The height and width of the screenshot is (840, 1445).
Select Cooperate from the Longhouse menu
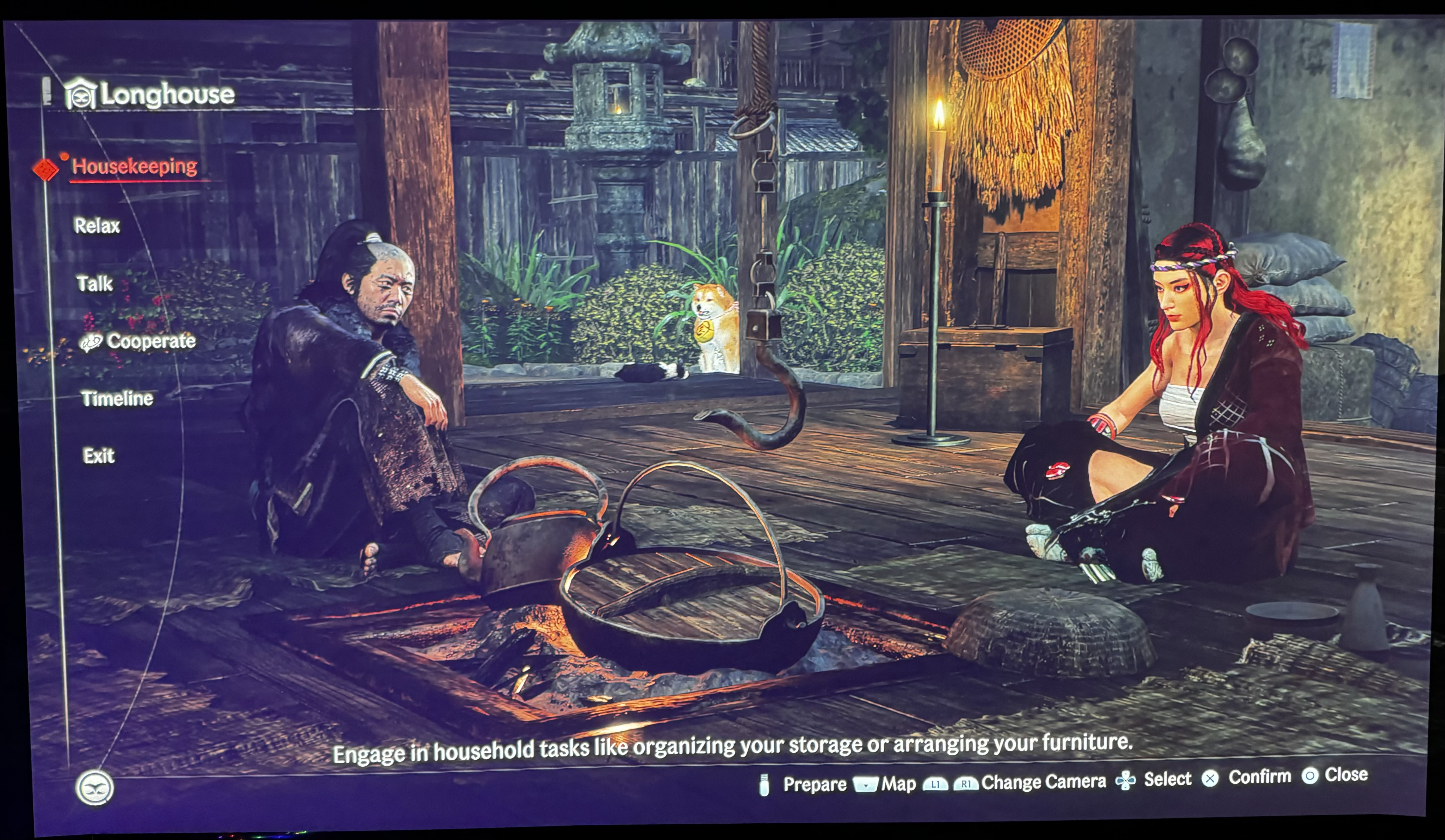click(x=152, y=341)
